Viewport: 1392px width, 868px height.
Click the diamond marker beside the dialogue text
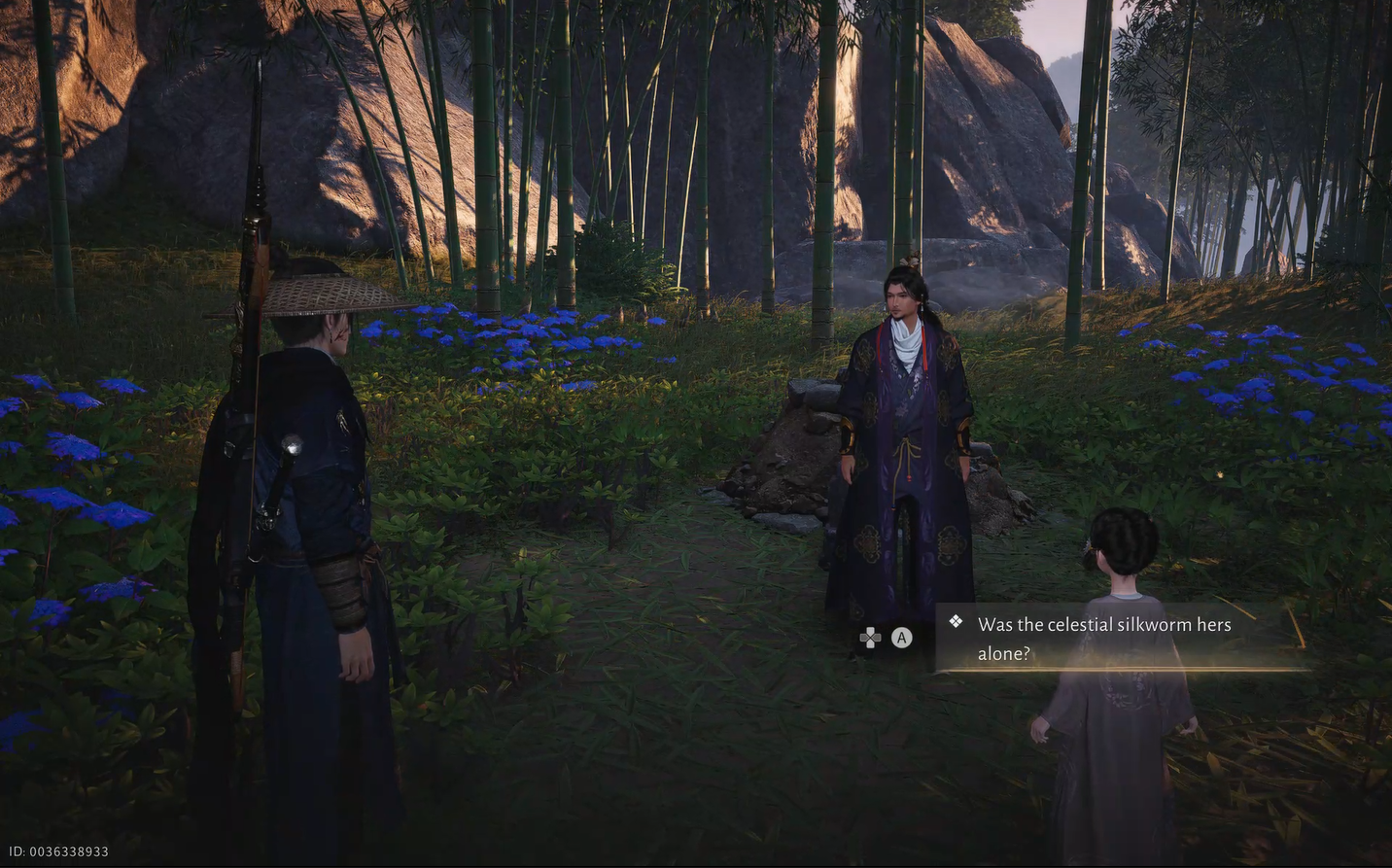tap(955, 621)
